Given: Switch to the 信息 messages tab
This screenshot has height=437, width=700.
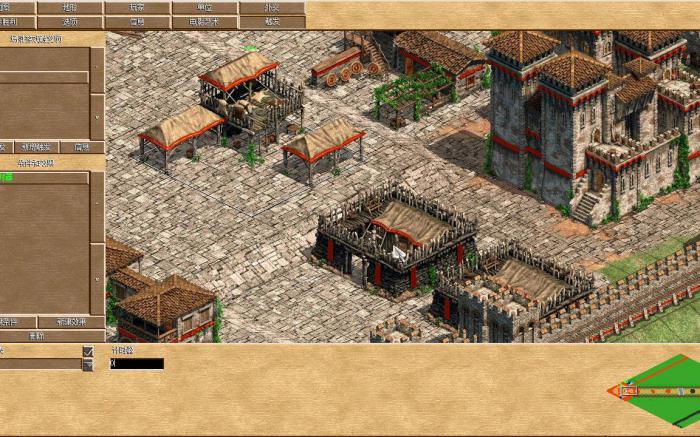Looking at the screenshot, I should pyautogui.click(x=137, y=21).
